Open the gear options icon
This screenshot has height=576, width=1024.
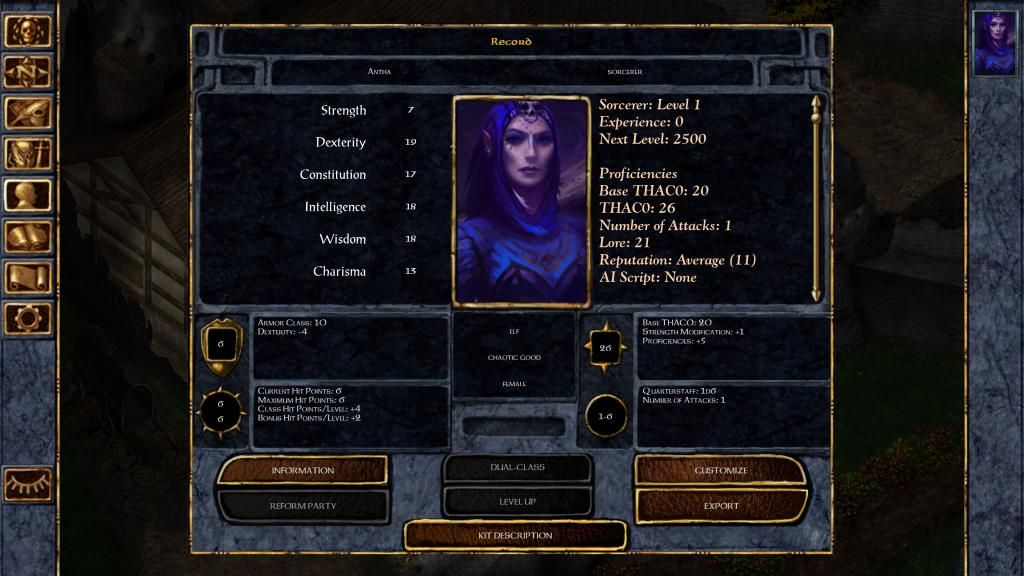28,318
